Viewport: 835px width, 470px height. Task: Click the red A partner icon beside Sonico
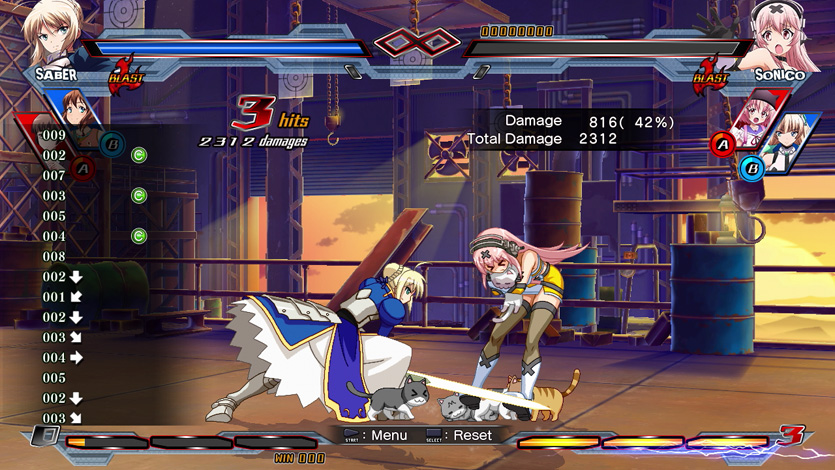(x=722, y=146)
